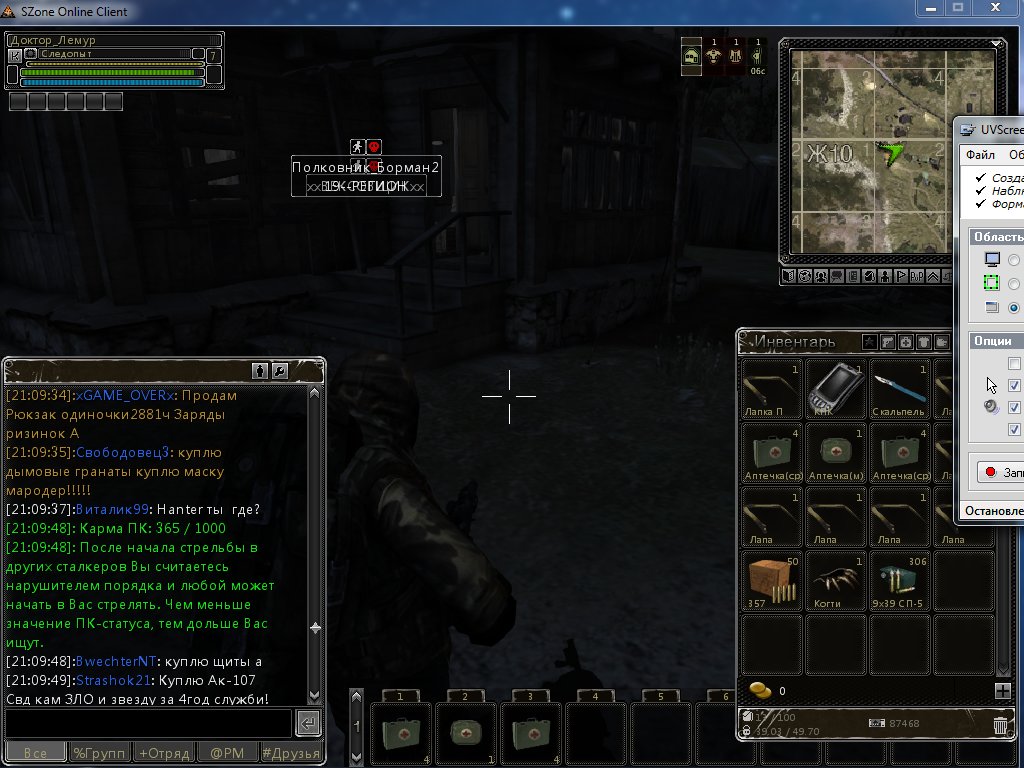Screen dimensions: 1024x768
Task: Click the plus button in the inventory
Action: point(1002,691)
